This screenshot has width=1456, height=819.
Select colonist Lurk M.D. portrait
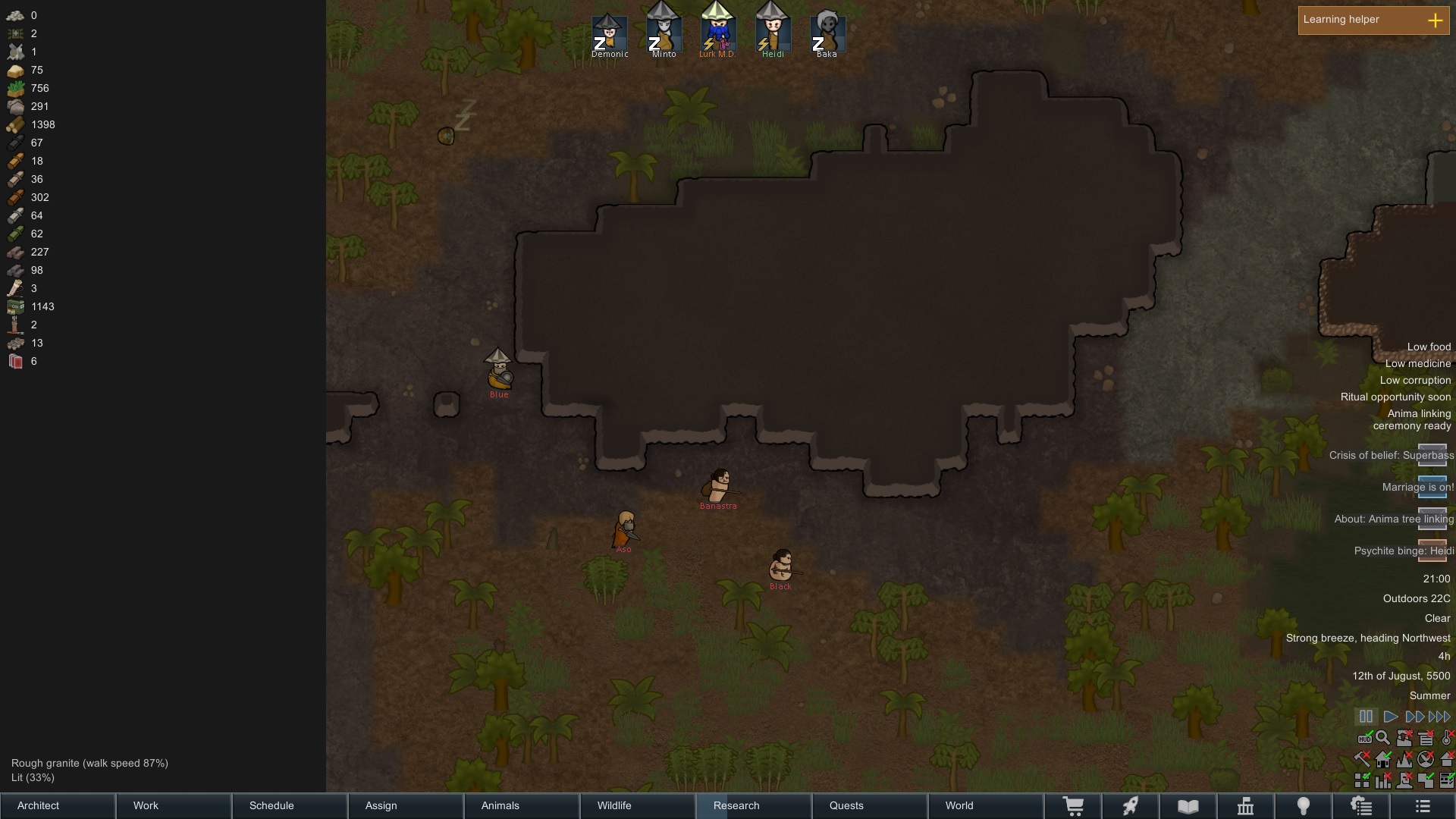(x=717, y=32)
